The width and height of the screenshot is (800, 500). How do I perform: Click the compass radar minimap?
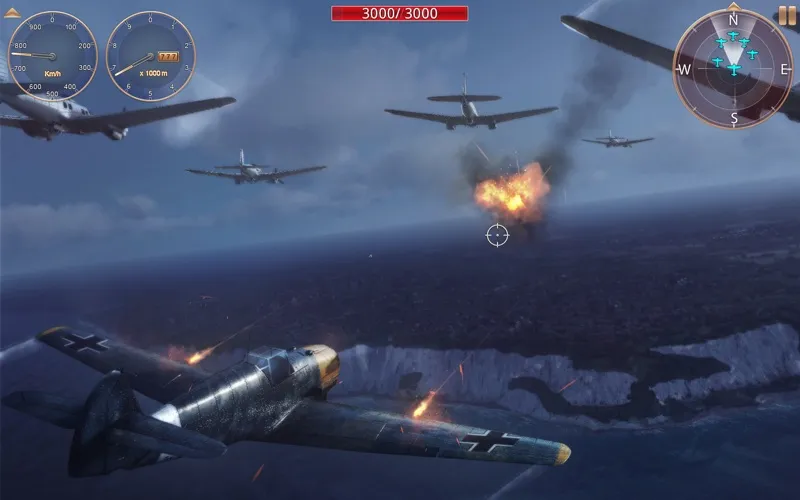(x=733, y=68)
